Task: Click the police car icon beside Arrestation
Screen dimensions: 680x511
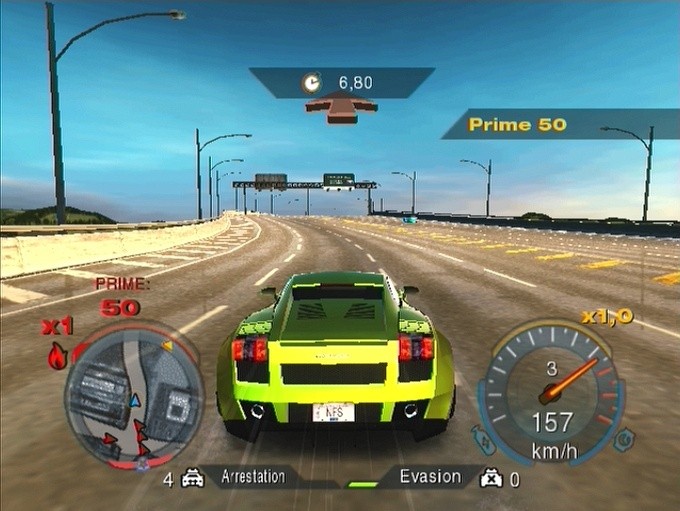Action: pyautogui.click(x=194, y=479)
